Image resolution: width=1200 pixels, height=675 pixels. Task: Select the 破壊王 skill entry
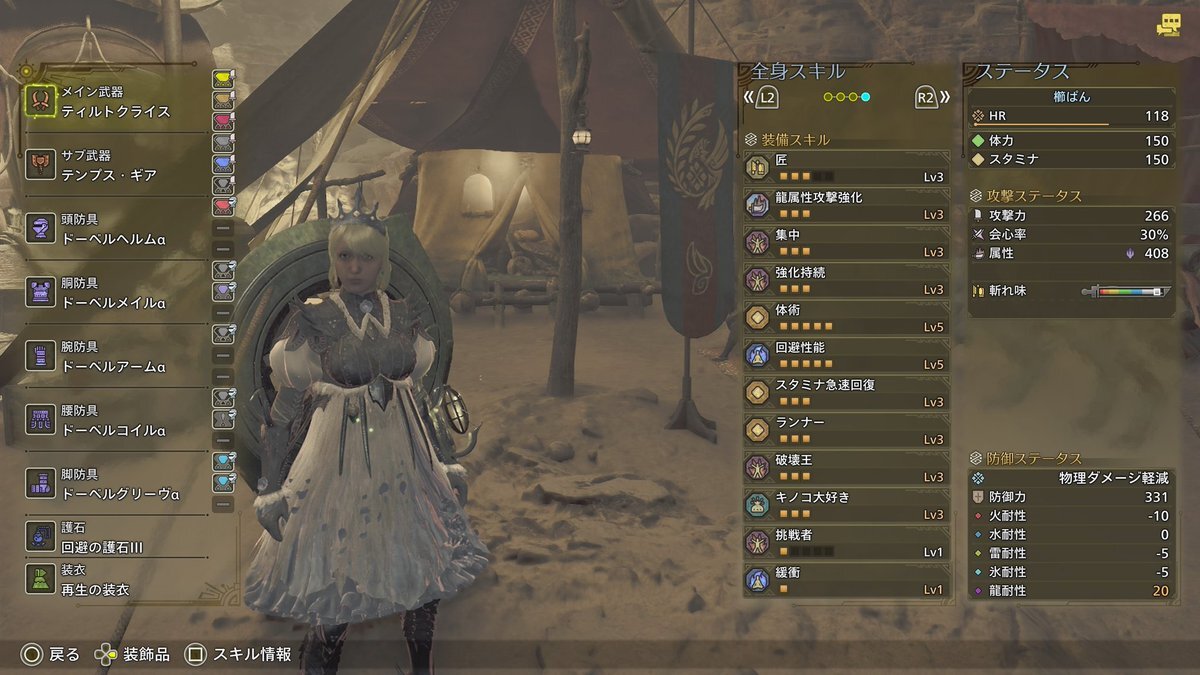pyautogui.click(x=846, y=468)
